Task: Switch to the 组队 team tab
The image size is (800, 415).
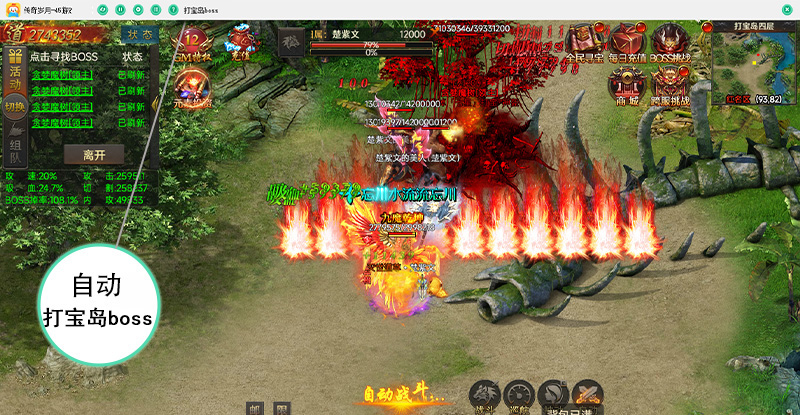Action: pyautogui.click(x=16, y=148)
